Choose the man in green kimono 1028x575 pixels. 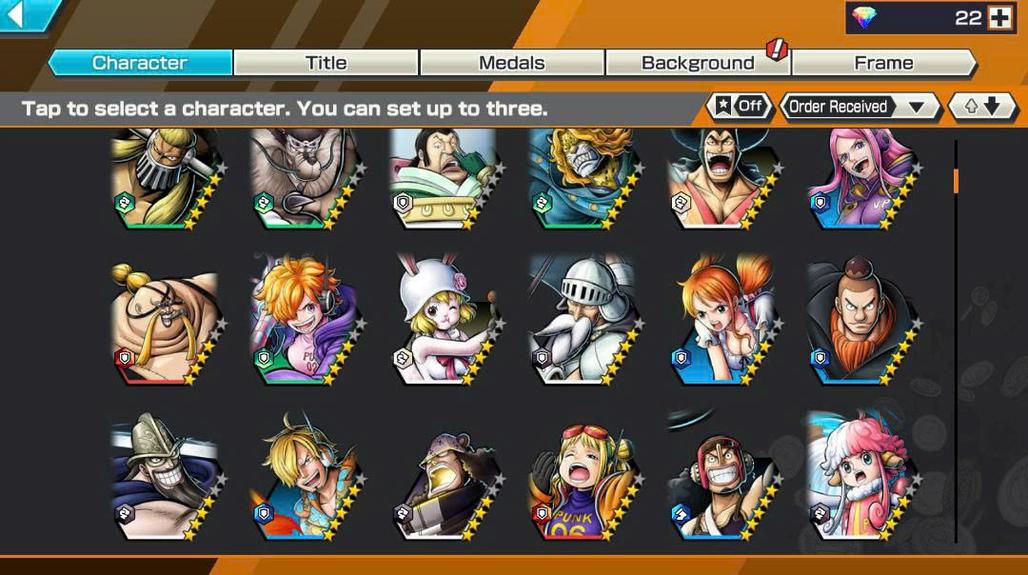(443, 178)
